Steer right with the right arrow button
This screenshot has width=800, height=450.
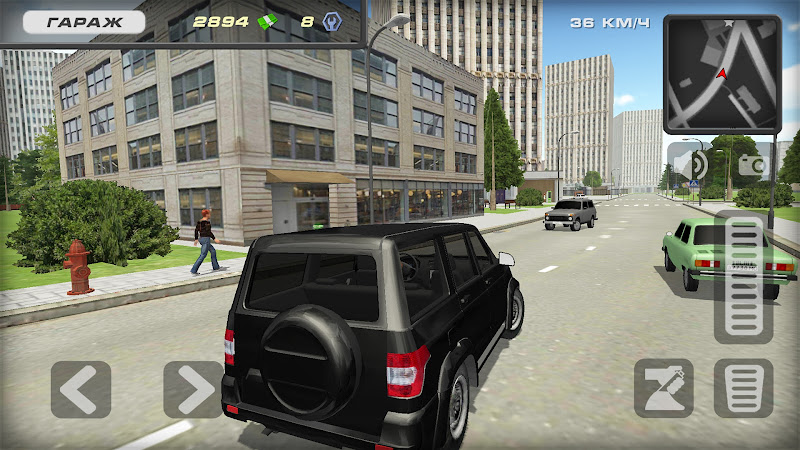point(193,389)
